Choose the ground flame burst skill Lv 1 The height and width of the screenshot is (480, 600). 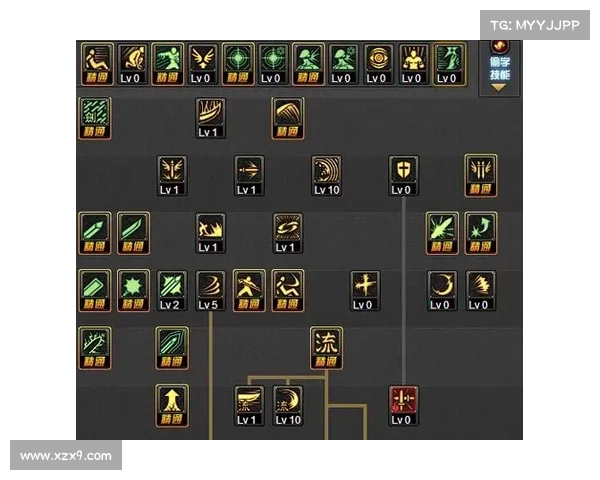click(210, 232)
